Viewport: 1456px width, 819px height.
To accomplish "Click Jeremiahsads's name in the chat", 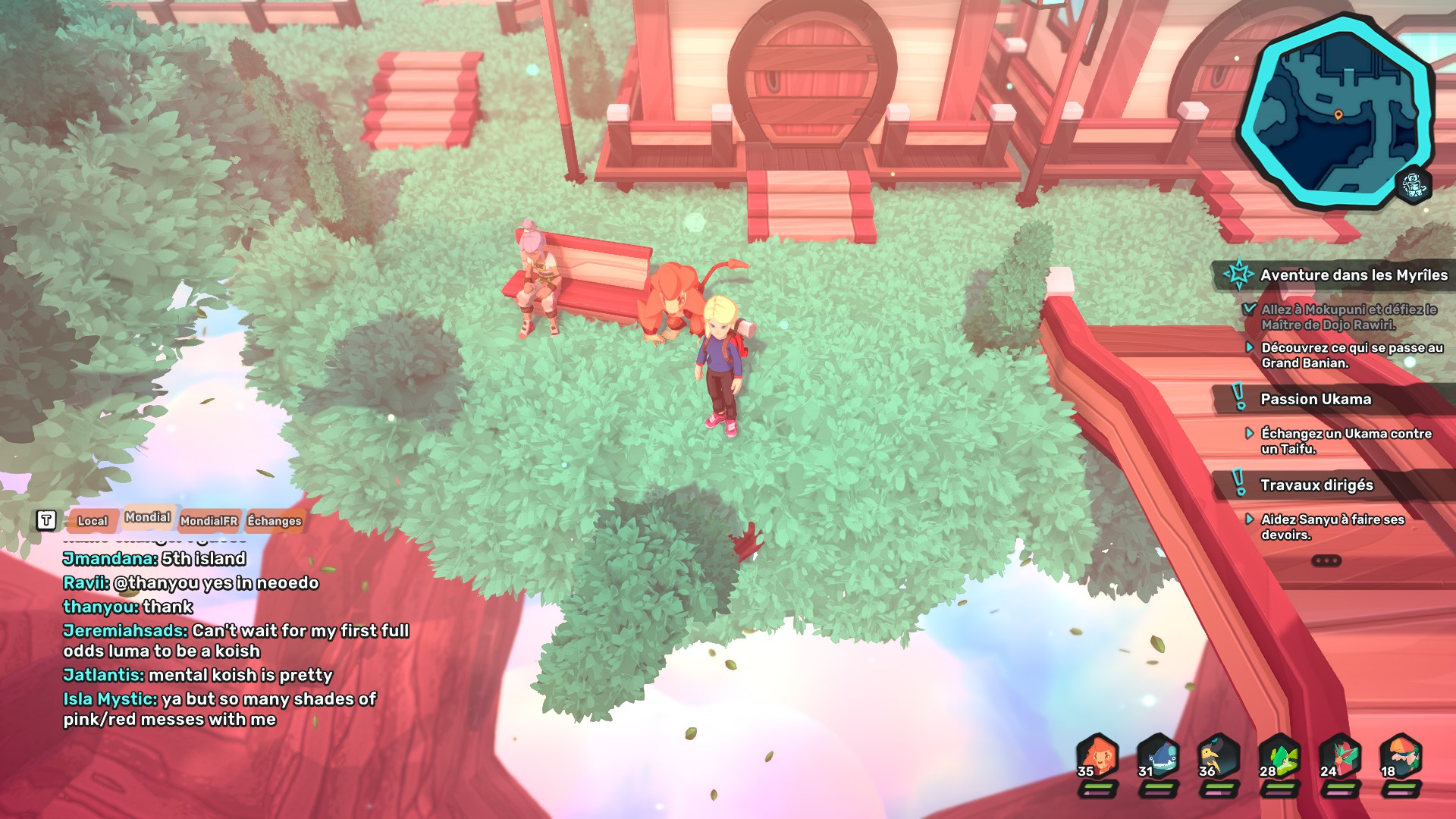I will click(x=125, y=631).
